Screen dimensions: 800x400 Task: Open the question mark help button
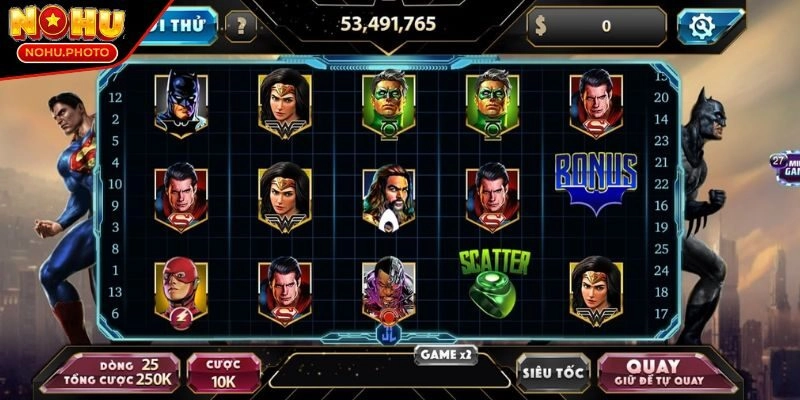click(x=239, y=26)
